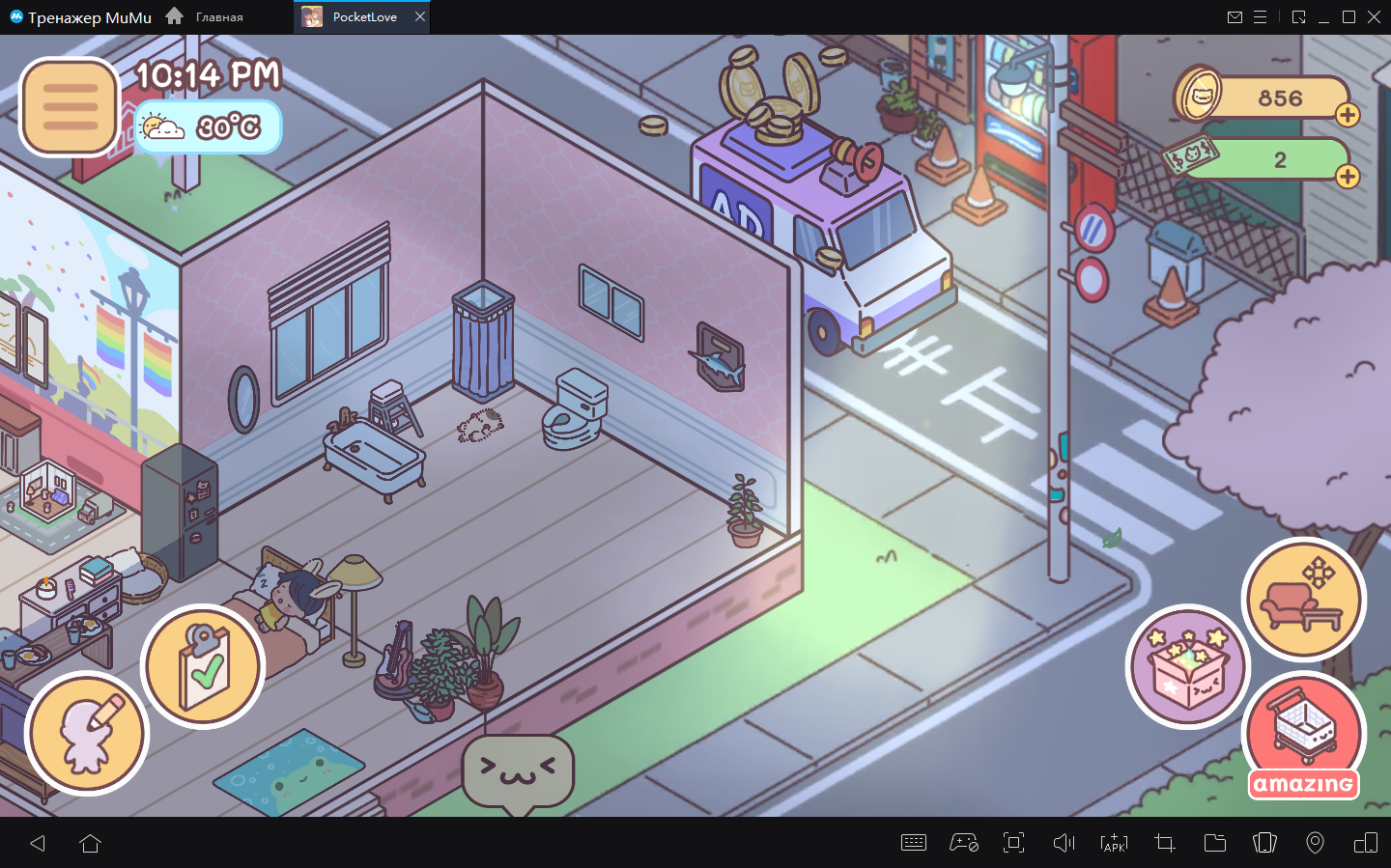This screenshot has width=1391, height=868.
Task: Open the hamburger main menu
Action: [x=70, y=106]
